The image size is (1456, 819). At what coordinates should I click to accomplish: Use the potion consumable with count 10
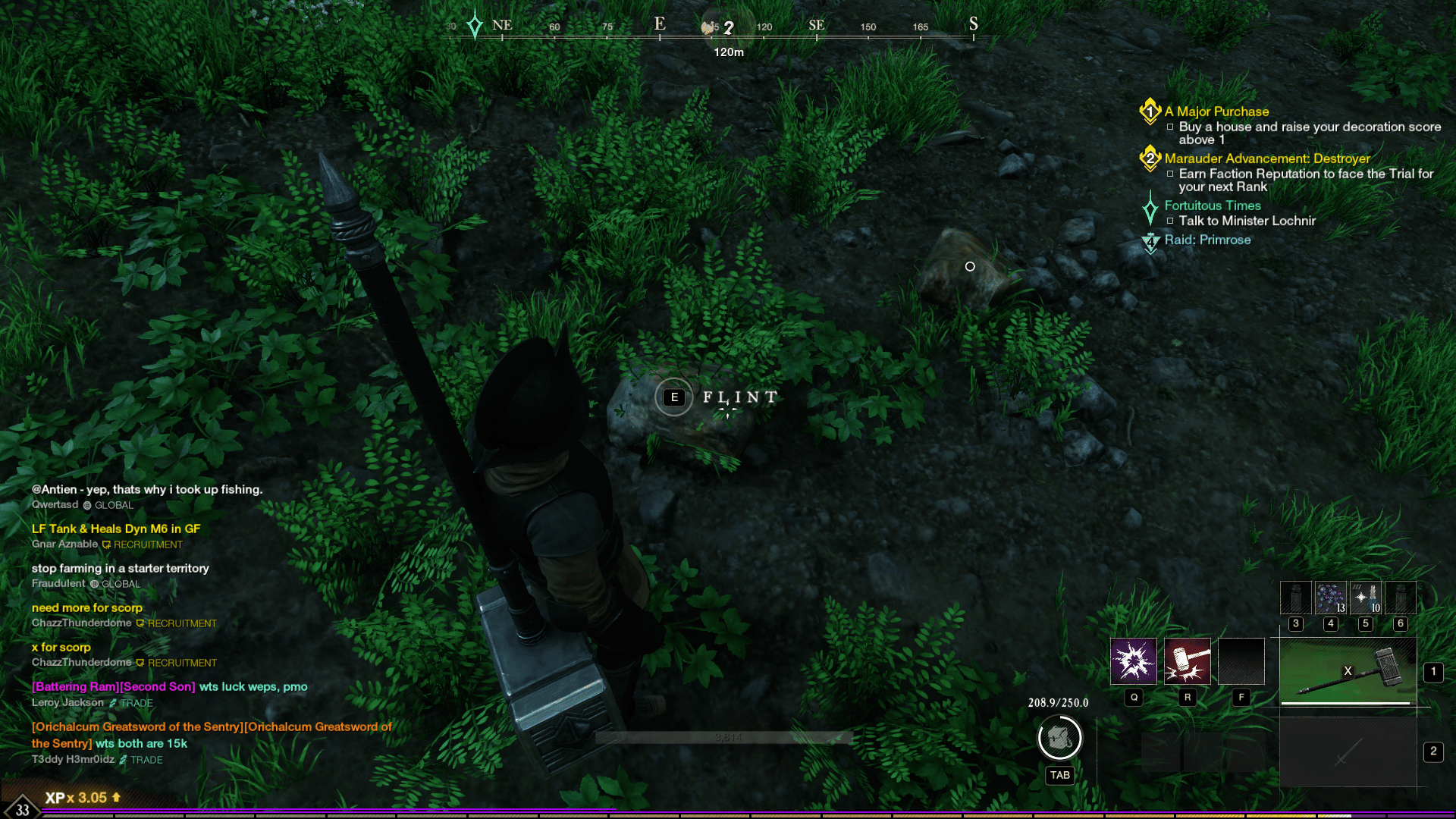click(x=1365, y=598)
